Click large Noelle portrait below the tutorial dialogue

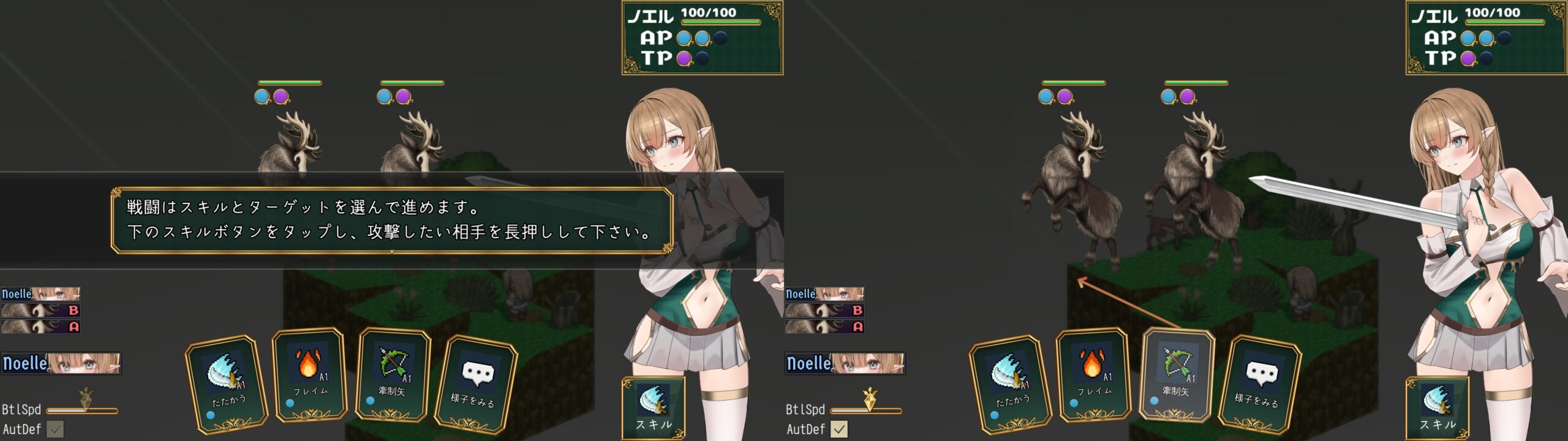[x=61, y=363]
